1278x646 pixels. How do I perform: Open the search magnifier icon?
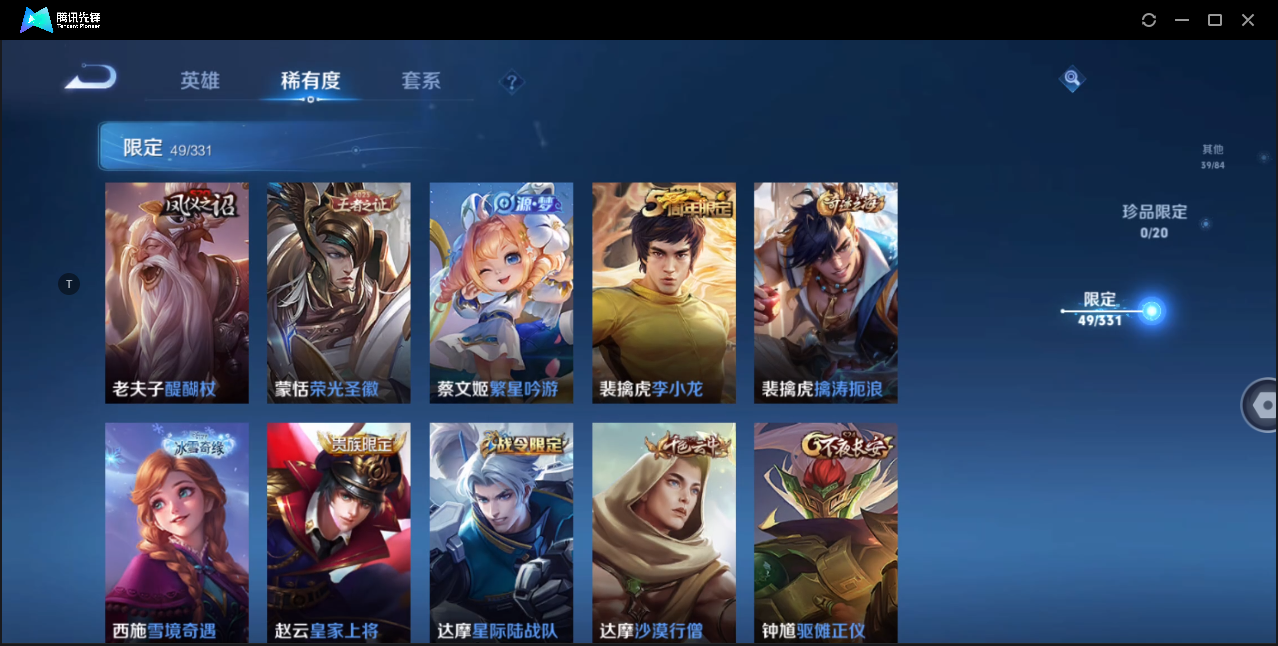(1072, 78)
